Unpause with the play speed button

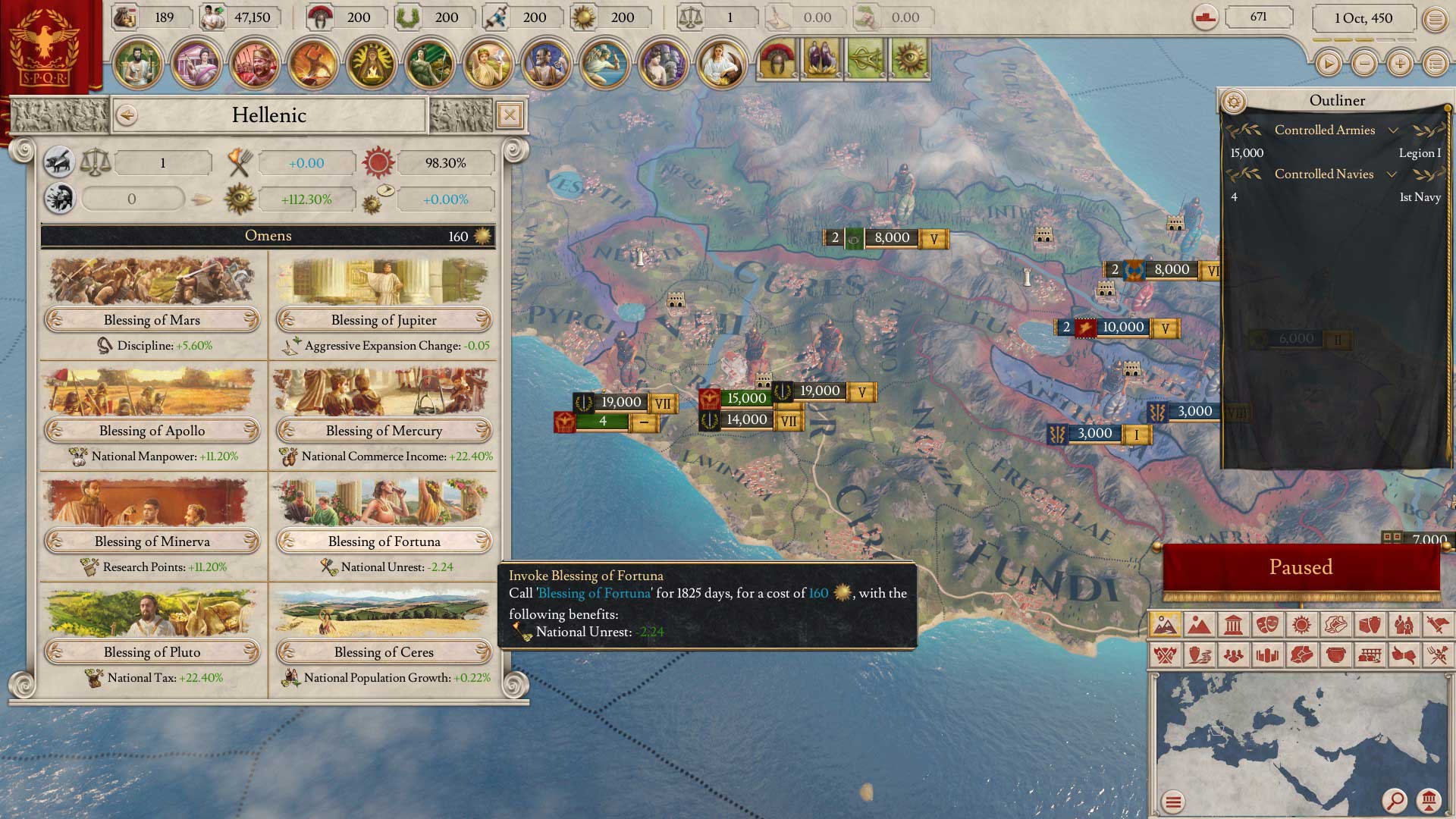click(x=1328, y=64)
